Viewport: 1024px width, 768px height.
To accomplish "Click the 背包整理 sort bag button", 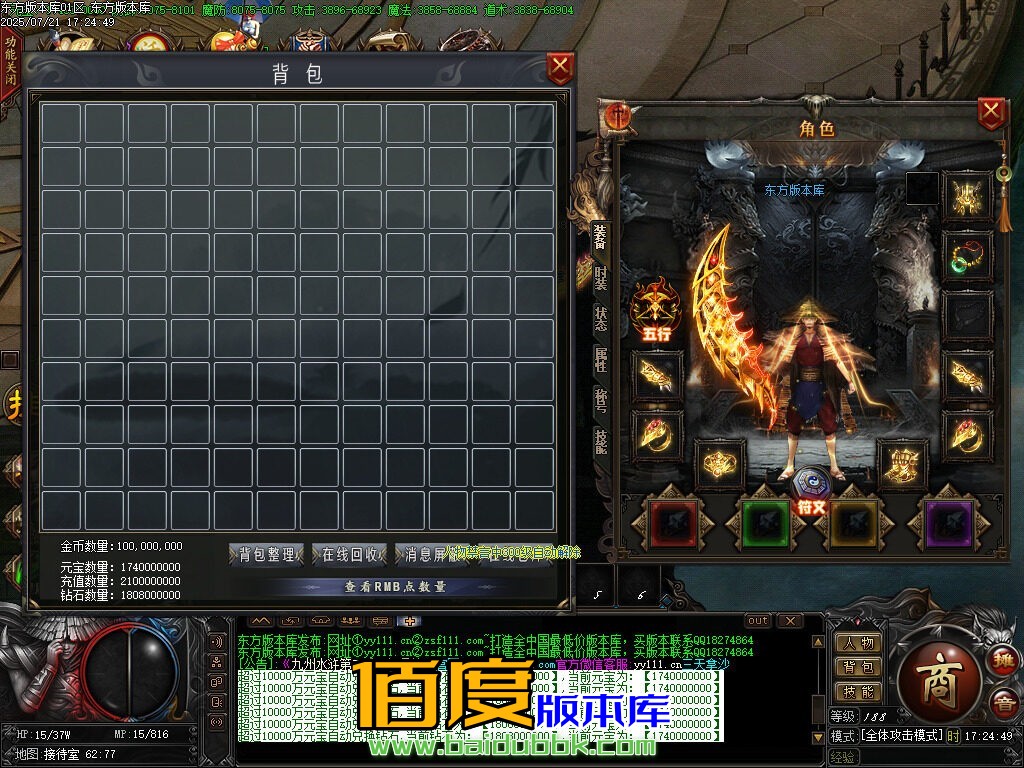I will [267, 555].
